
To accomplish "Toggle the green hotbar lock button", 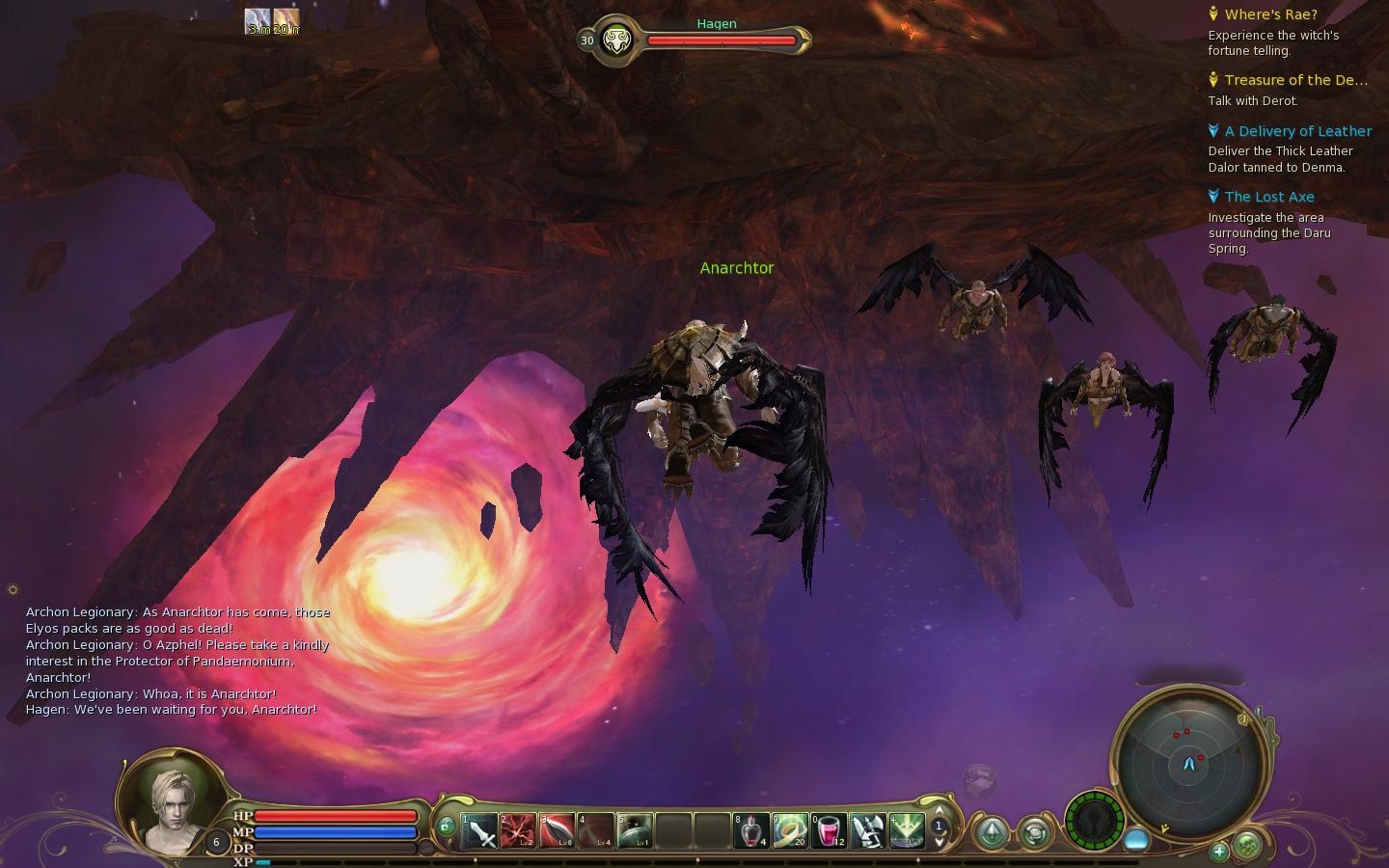I will coord(446,827).
